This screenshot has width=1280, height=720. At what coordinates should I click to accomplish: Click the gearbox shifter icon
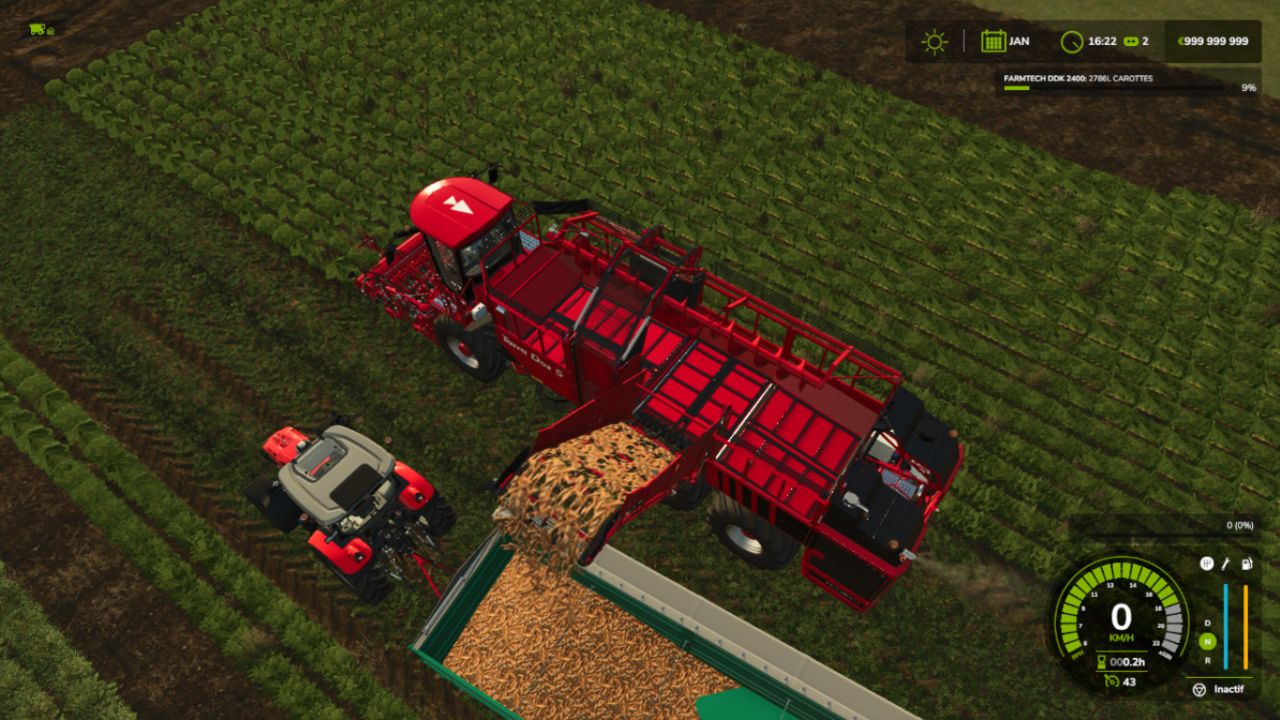click(1207, 564)
